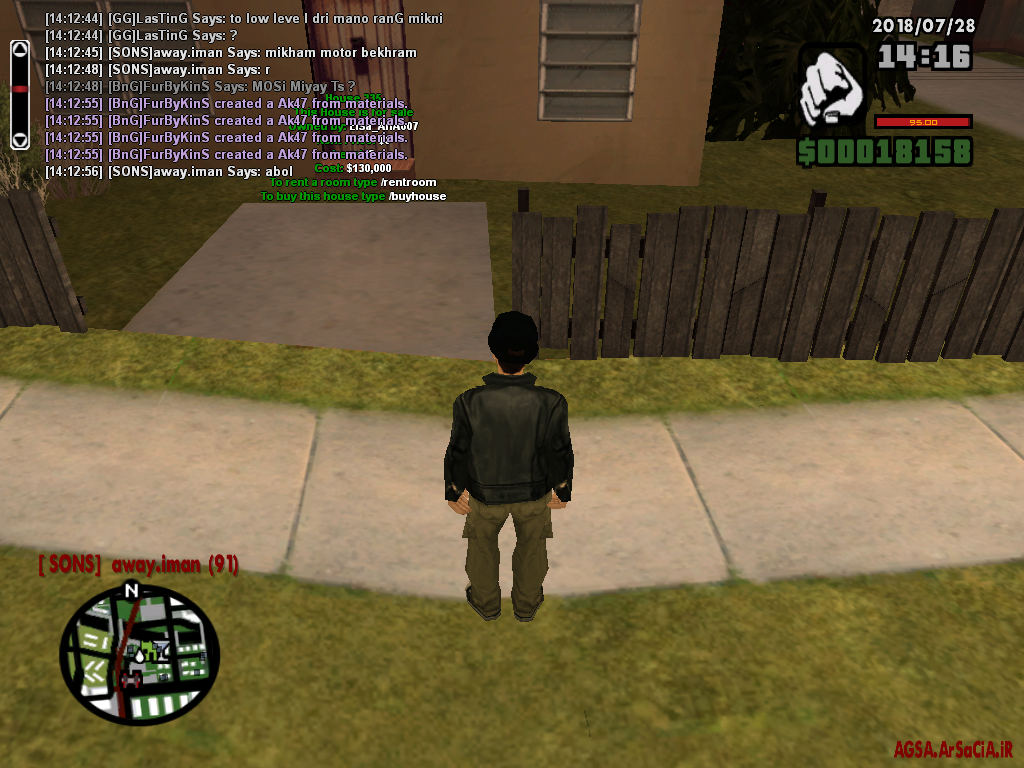Select the fist weapon icon
This screenshot has height=768, width=1024.
coord(832,86)
